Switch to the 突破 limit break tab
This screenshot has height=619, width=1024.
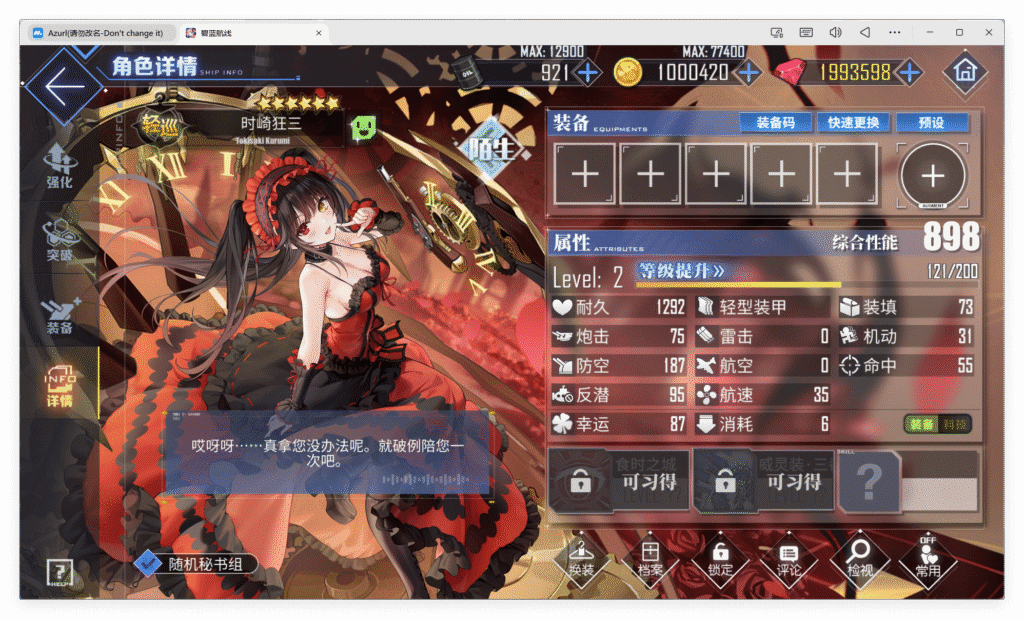pos(59,239)
